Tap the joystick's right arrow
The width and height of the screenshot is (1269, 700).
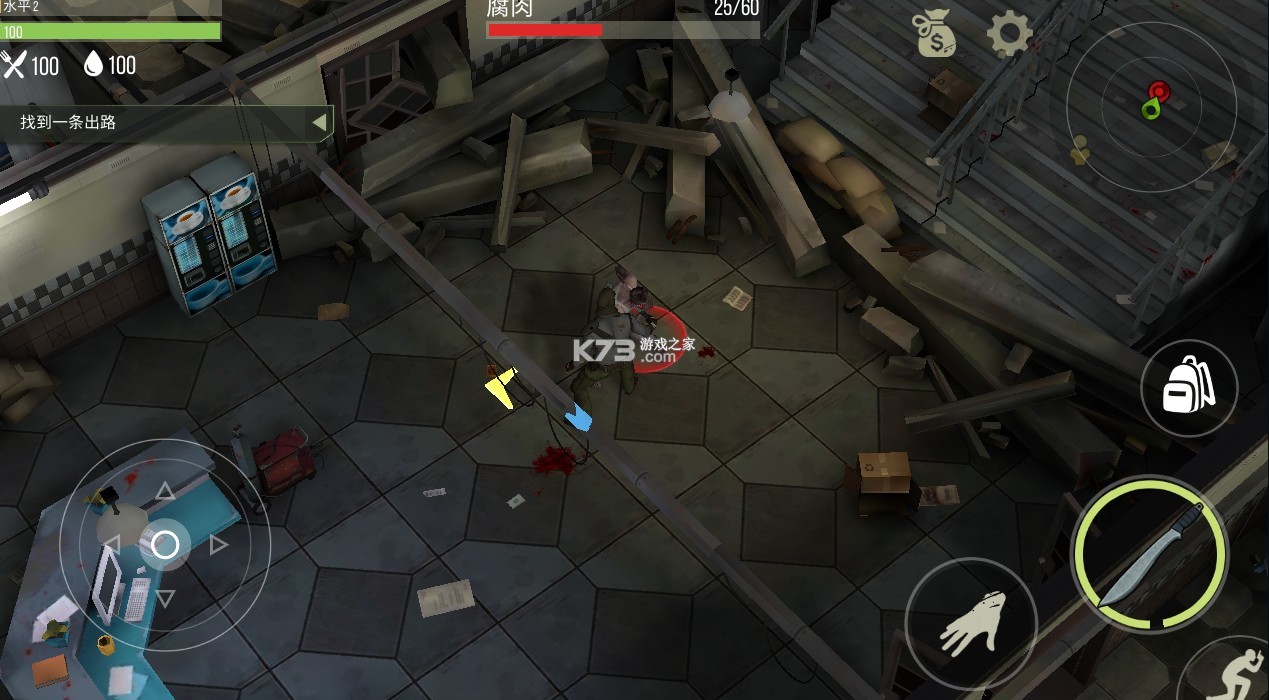(219, 545)
